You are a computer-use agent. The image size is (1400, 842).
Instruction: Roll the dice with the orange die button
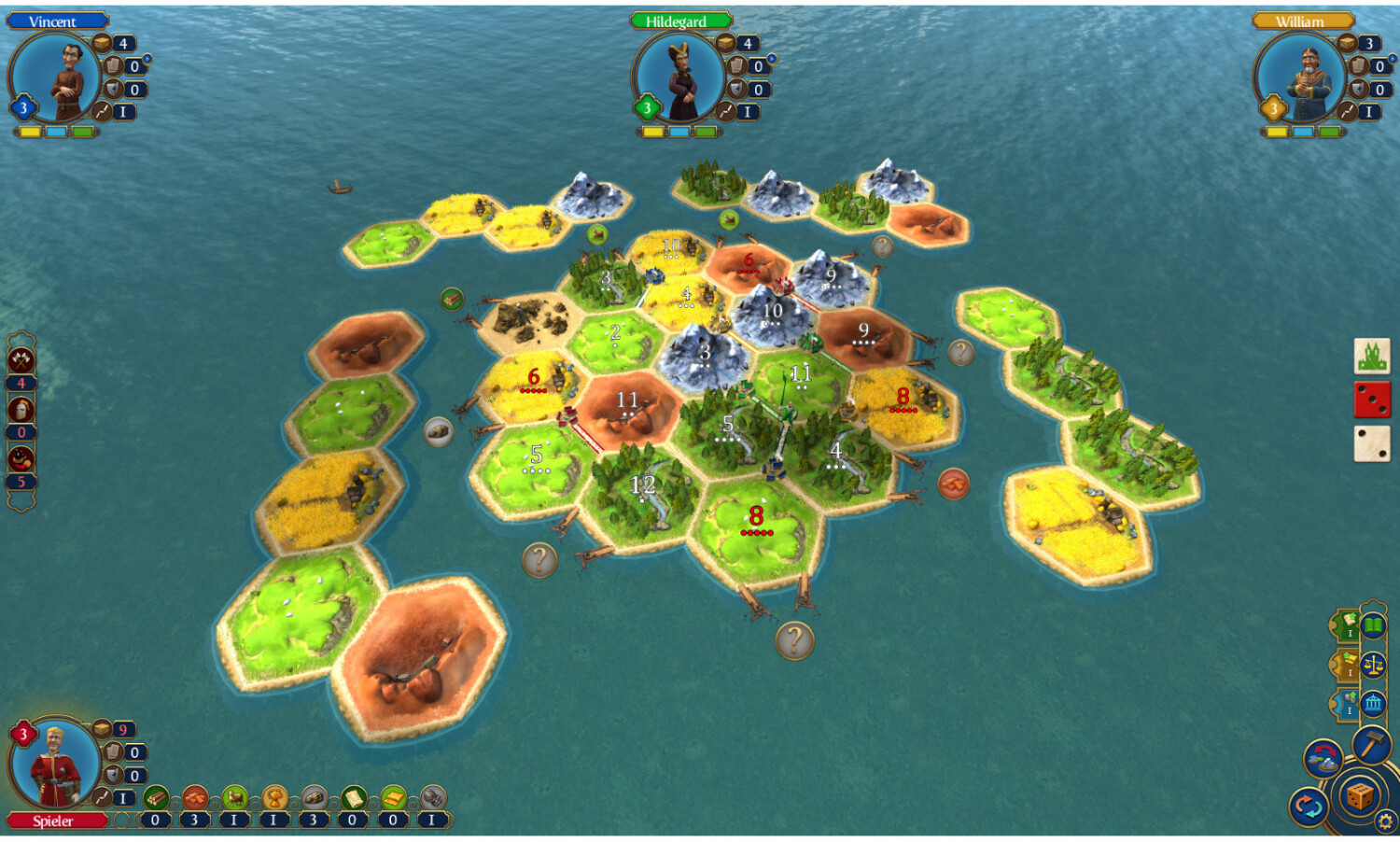1359,796
